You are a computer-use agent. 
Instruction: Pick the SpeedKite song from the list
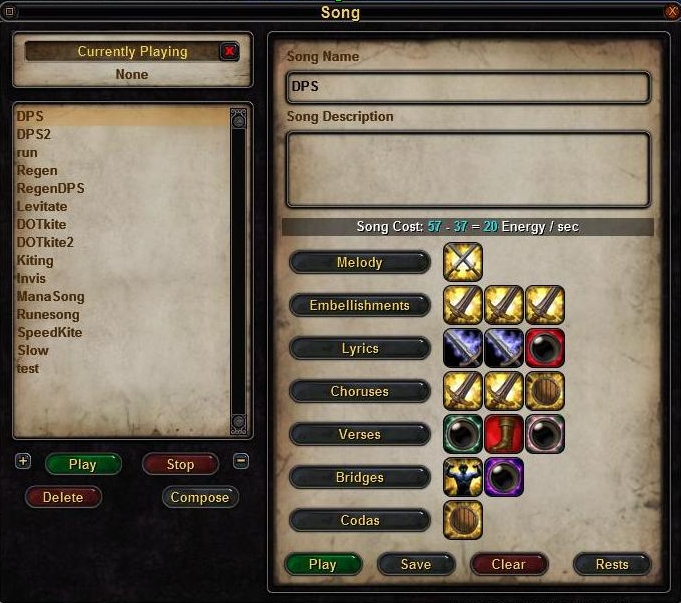[x=49, y=332]
